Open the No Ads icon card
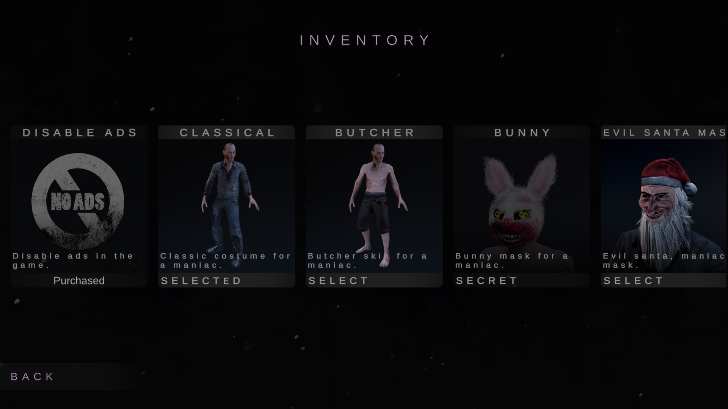 pos(79,197)
